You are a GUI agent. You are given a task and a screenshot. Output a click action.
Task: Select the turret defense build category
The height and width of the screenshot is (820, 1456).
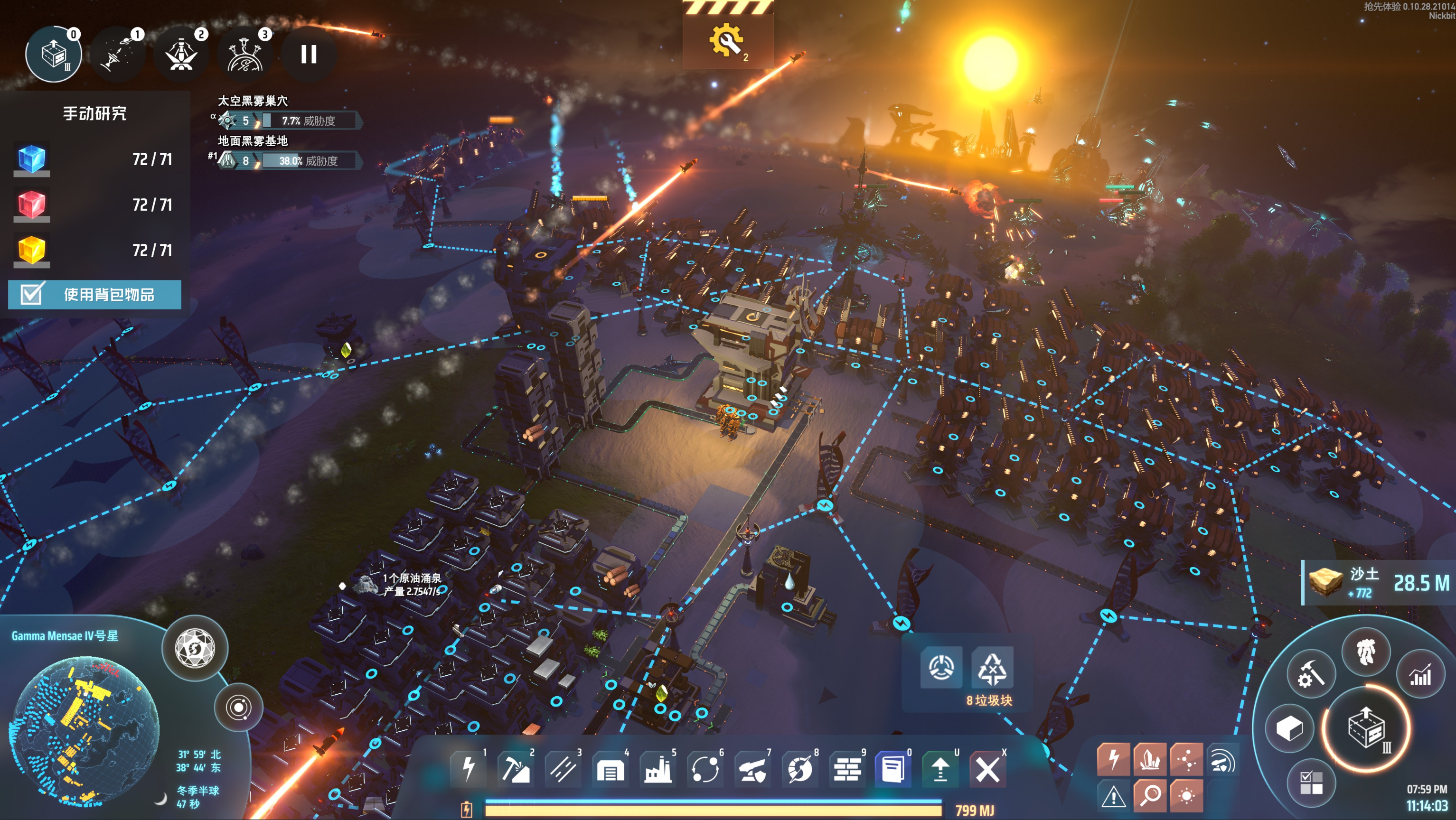pyautogui.click(x=752, y=769)
